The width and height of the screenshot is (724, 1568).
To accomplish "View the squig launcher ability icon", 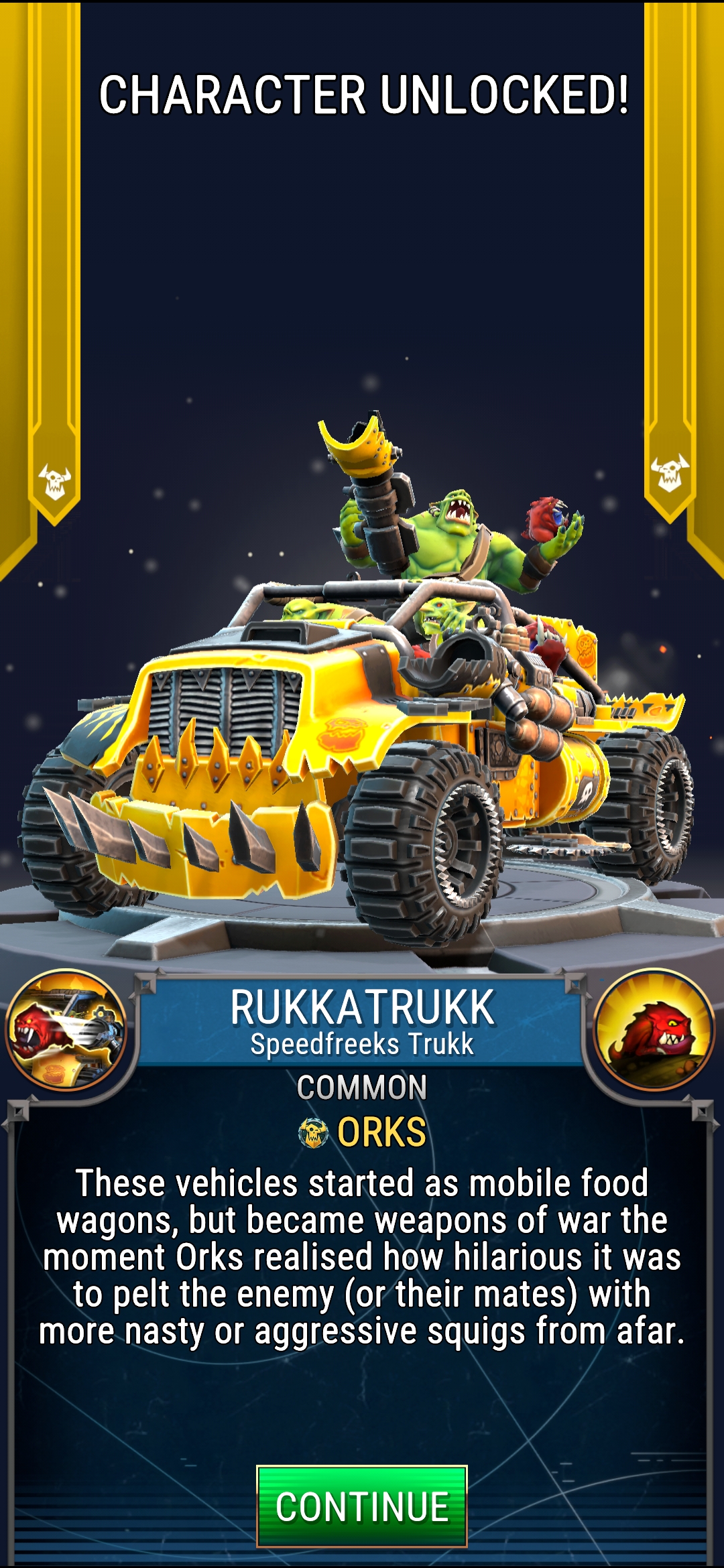I will [66, 1031].
